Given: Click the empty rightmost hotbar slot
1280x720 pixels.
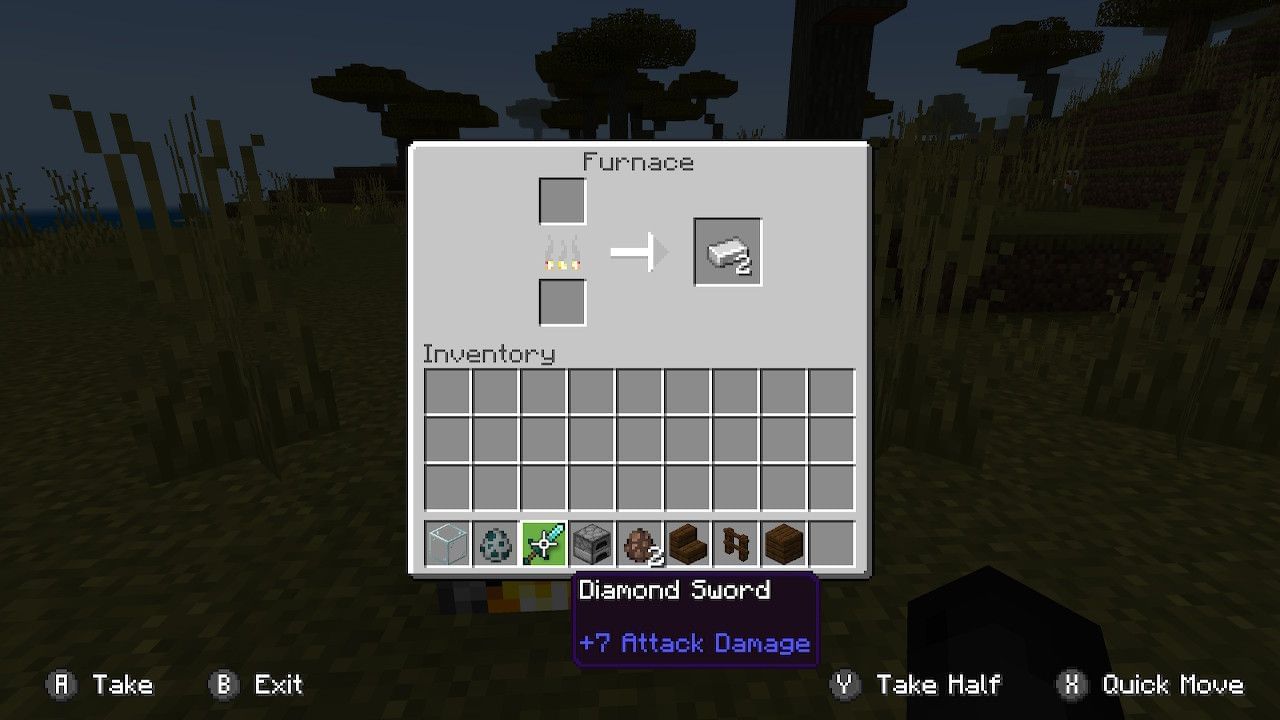Looking at the screenshot, I should pos(832,543).
